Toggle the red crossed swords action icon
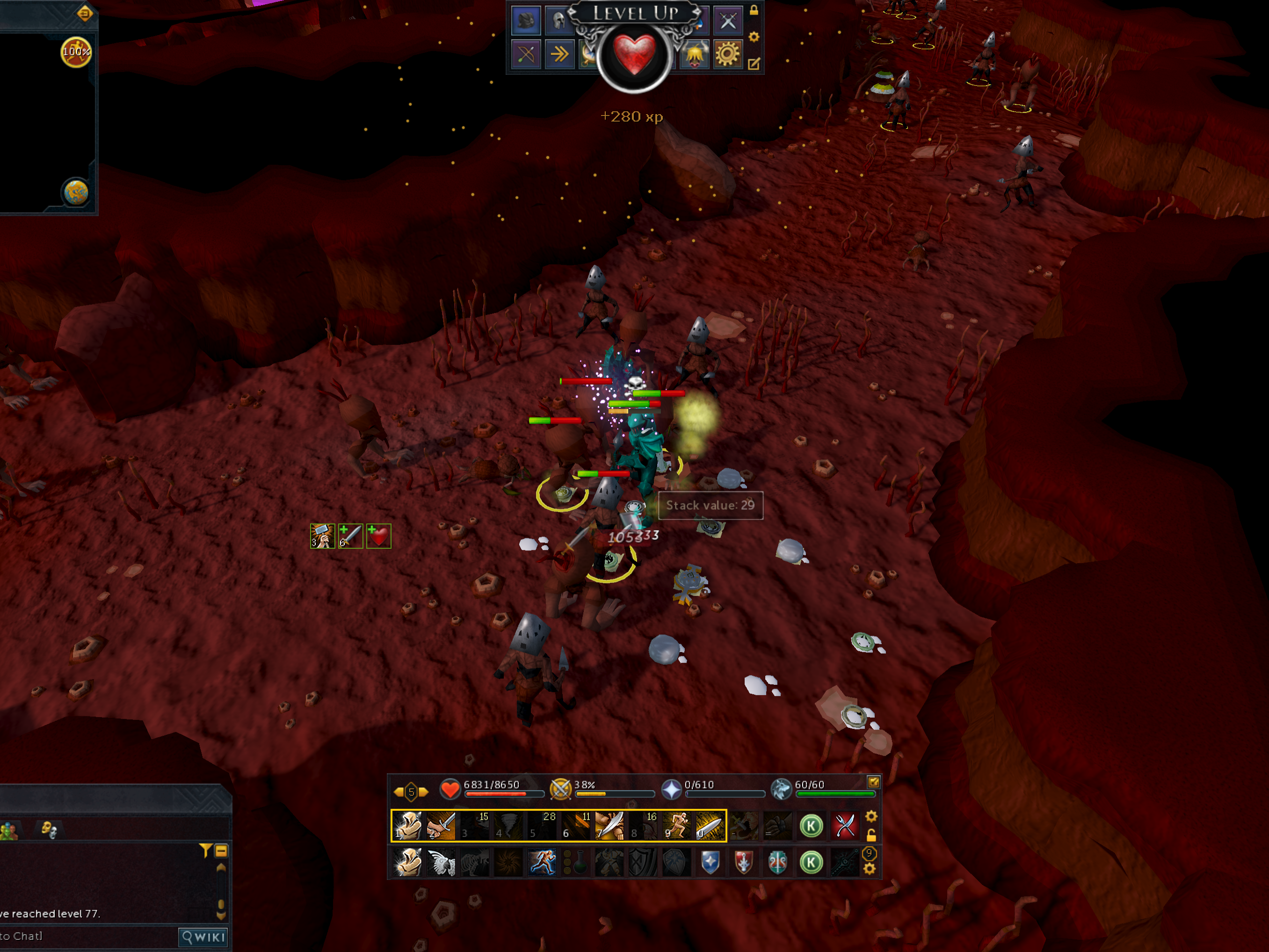The height and width of the screenshot is (952, 1269). (844, 826)
